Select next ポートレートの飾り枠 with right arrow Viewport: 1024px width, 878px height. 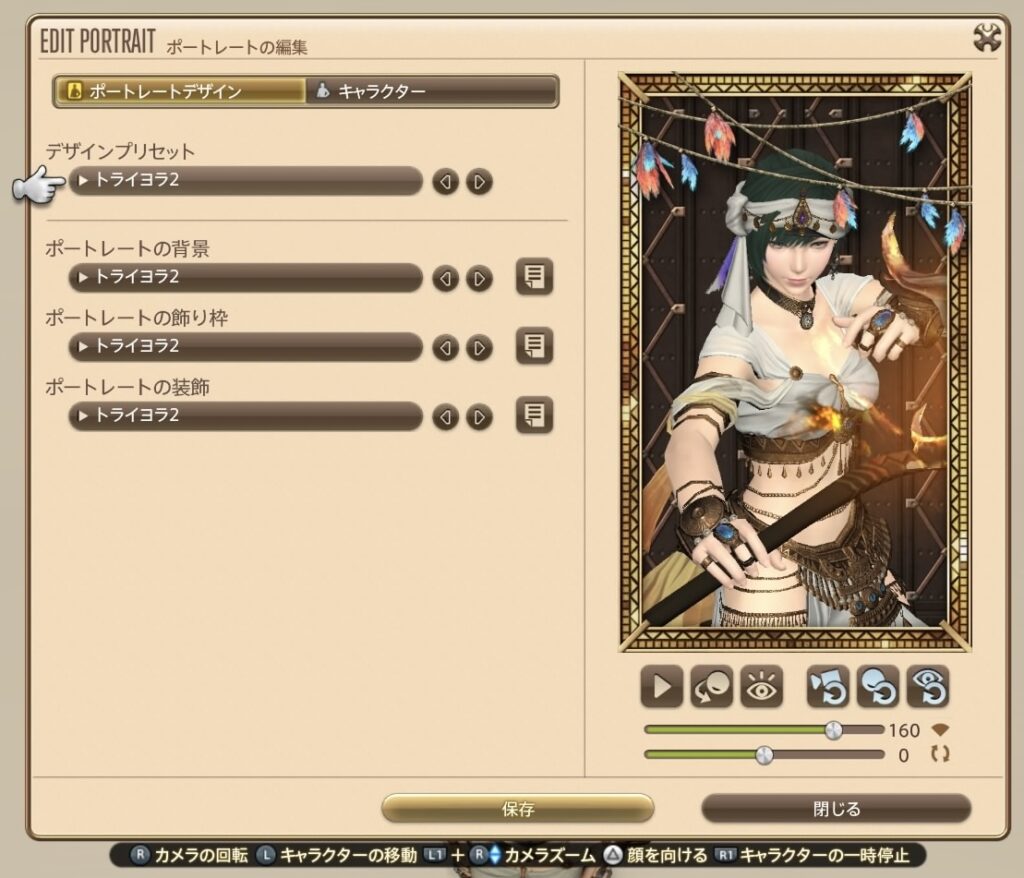(x=480, y=347)
